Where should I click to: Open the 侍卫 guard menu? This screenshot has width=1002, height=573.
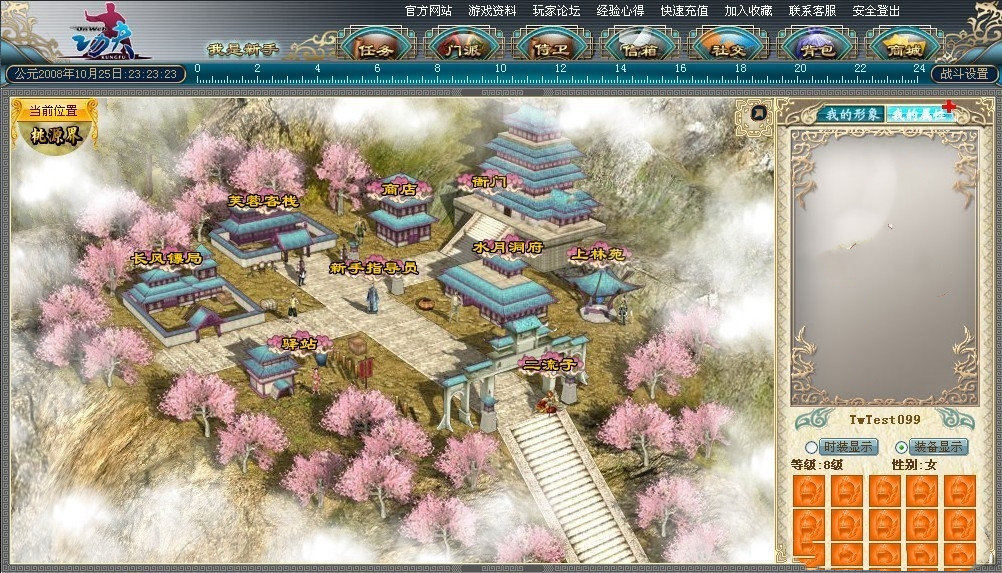coord(553,47)
